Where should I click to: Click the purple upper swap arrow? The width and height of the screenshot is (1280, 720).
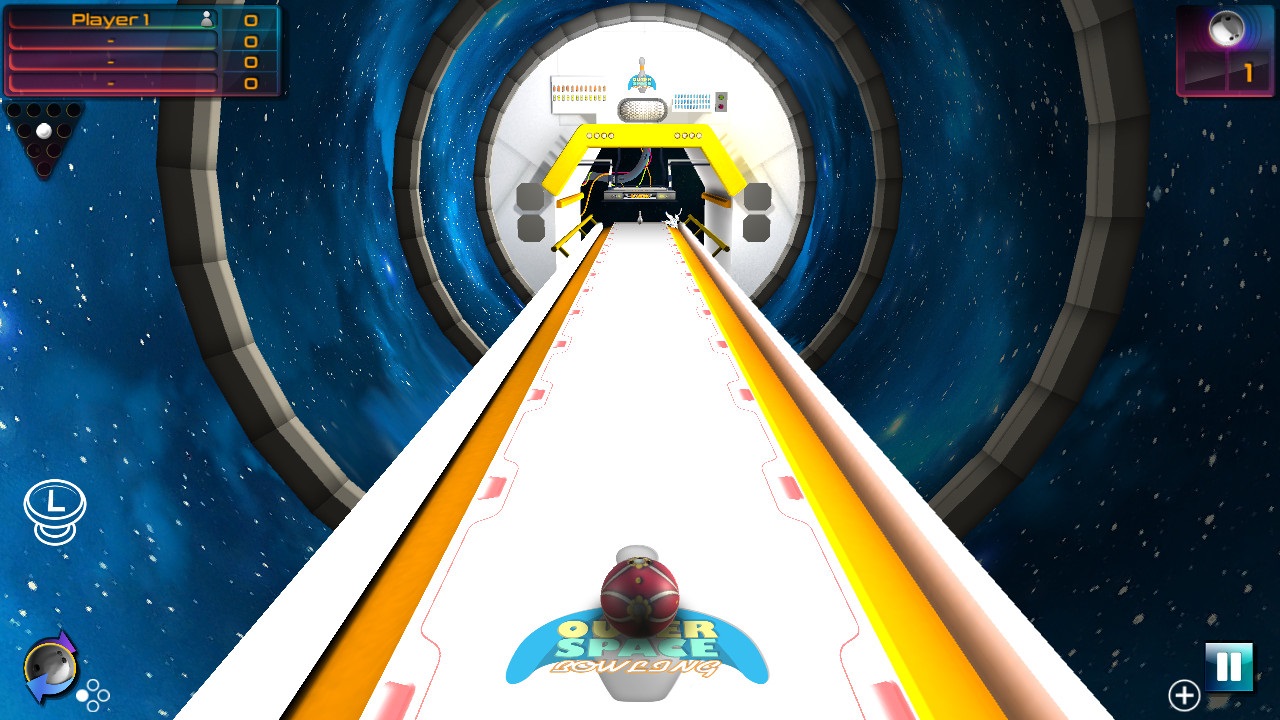click(66, 642)
